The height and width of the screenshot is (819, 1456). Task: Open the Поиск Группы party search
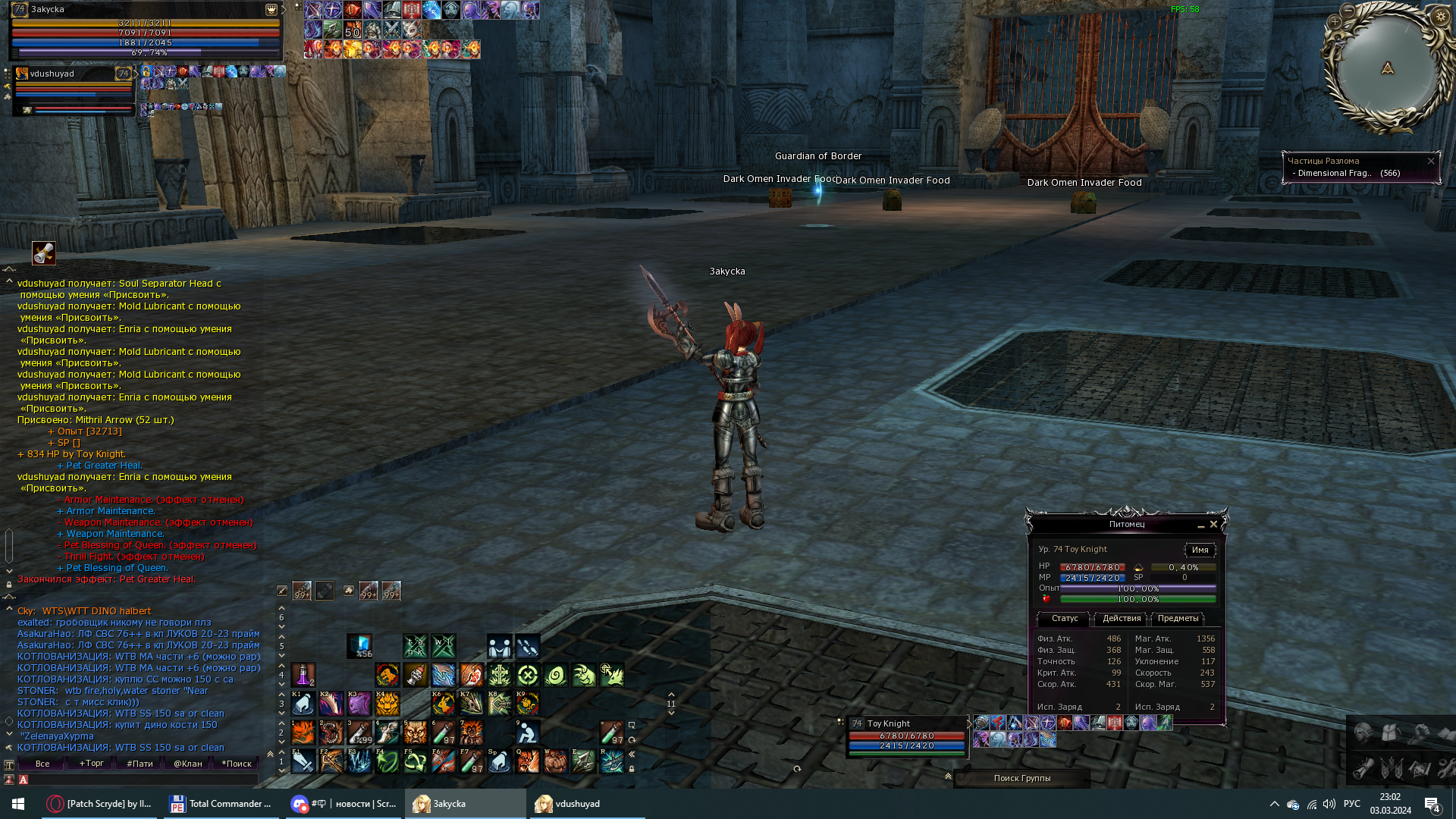[x=1021, y=778]
